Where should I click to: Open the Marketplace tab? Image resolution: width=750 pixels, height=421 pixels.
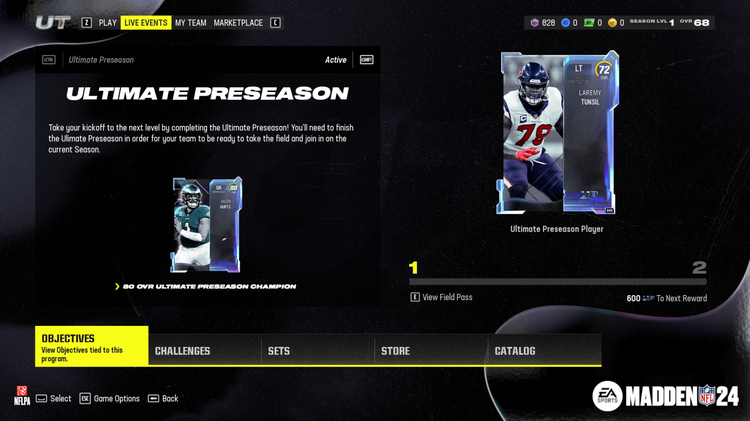click(238, 22)
